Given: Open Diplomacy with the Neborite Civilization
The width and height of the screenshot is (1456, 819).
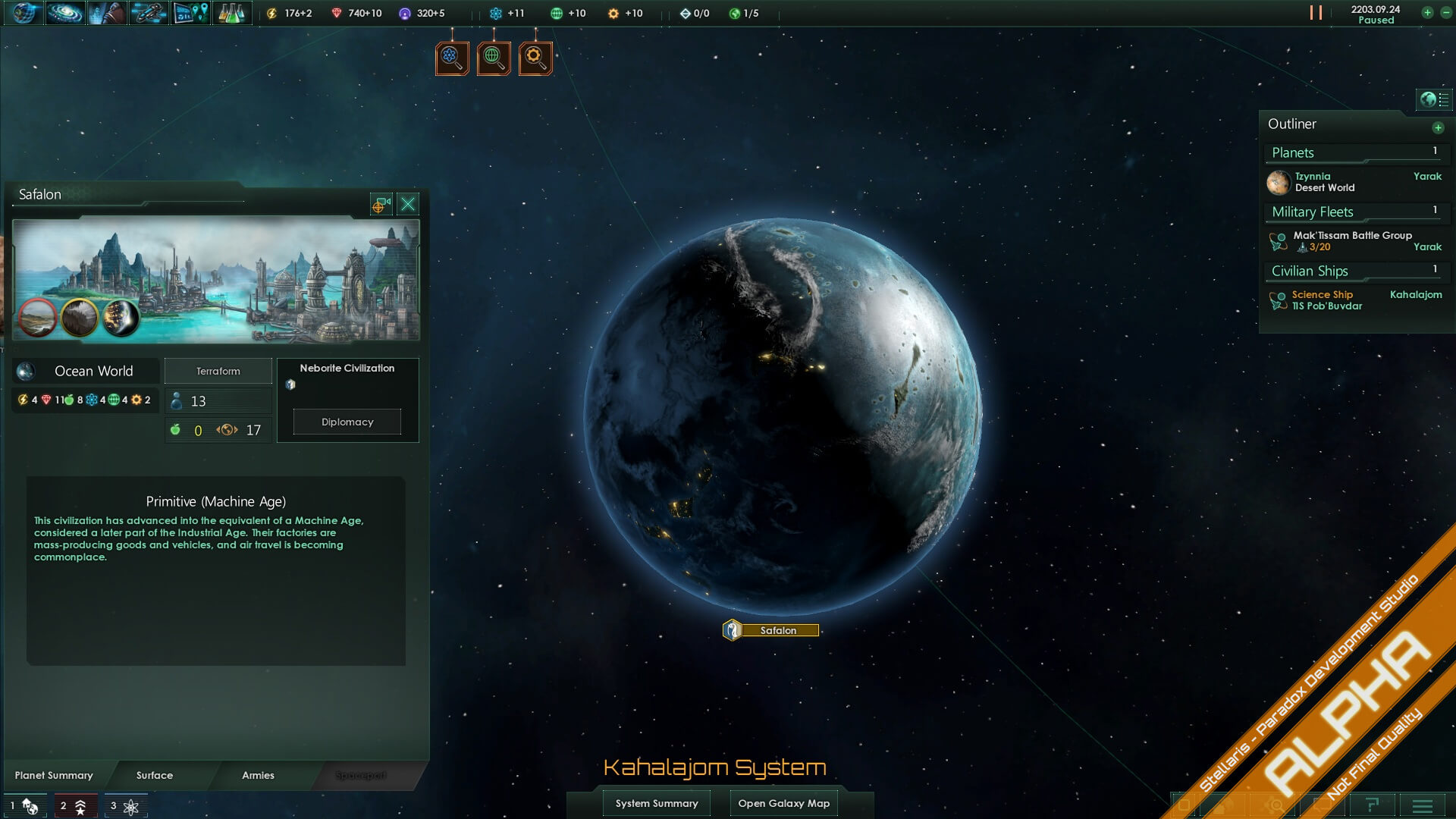Looking at the screenshot, I should (346, 422).
